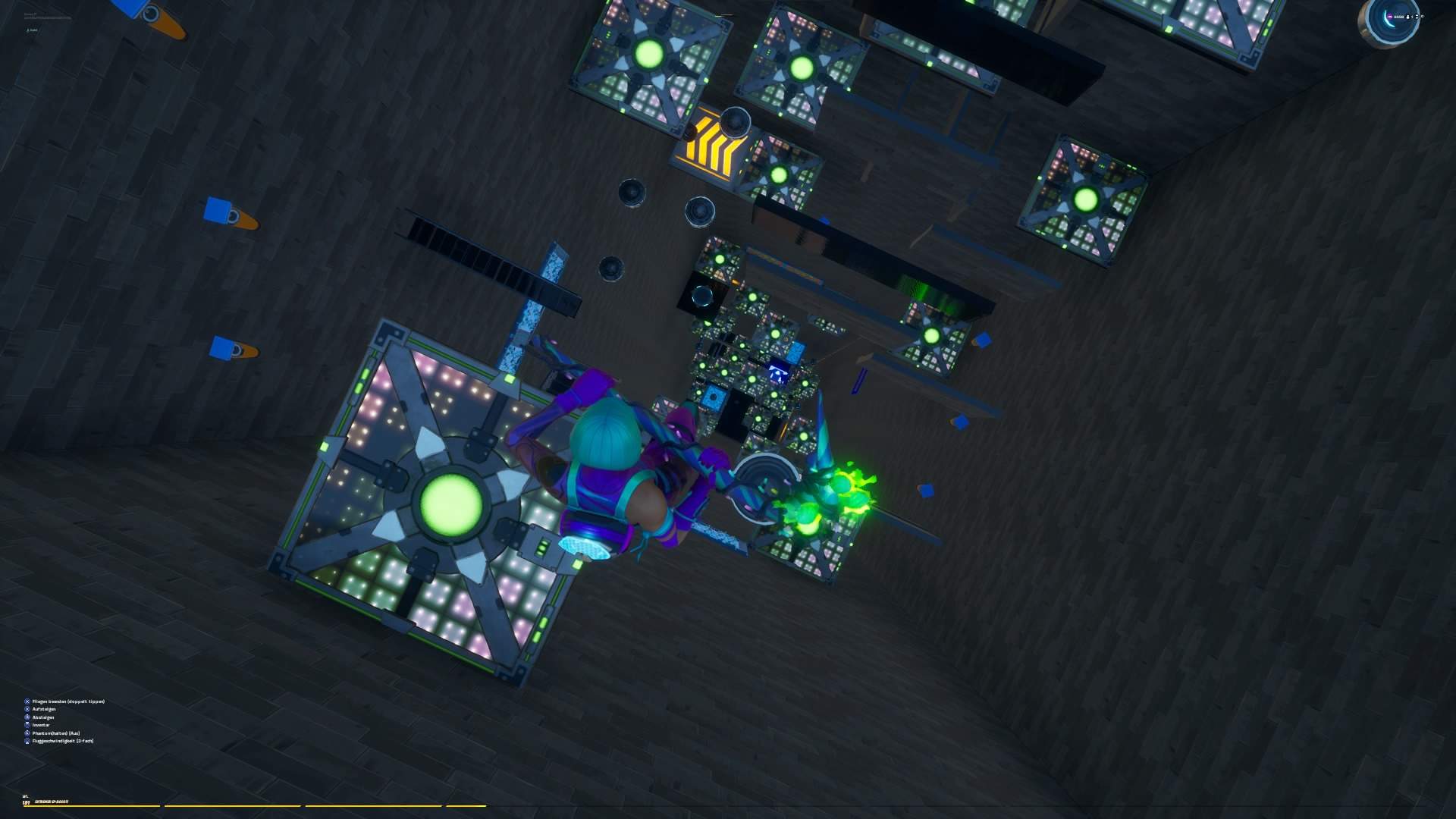Click the Phantom(halten) button icon
Viewport: 1456px width, 819px height.
pos(27,733)
